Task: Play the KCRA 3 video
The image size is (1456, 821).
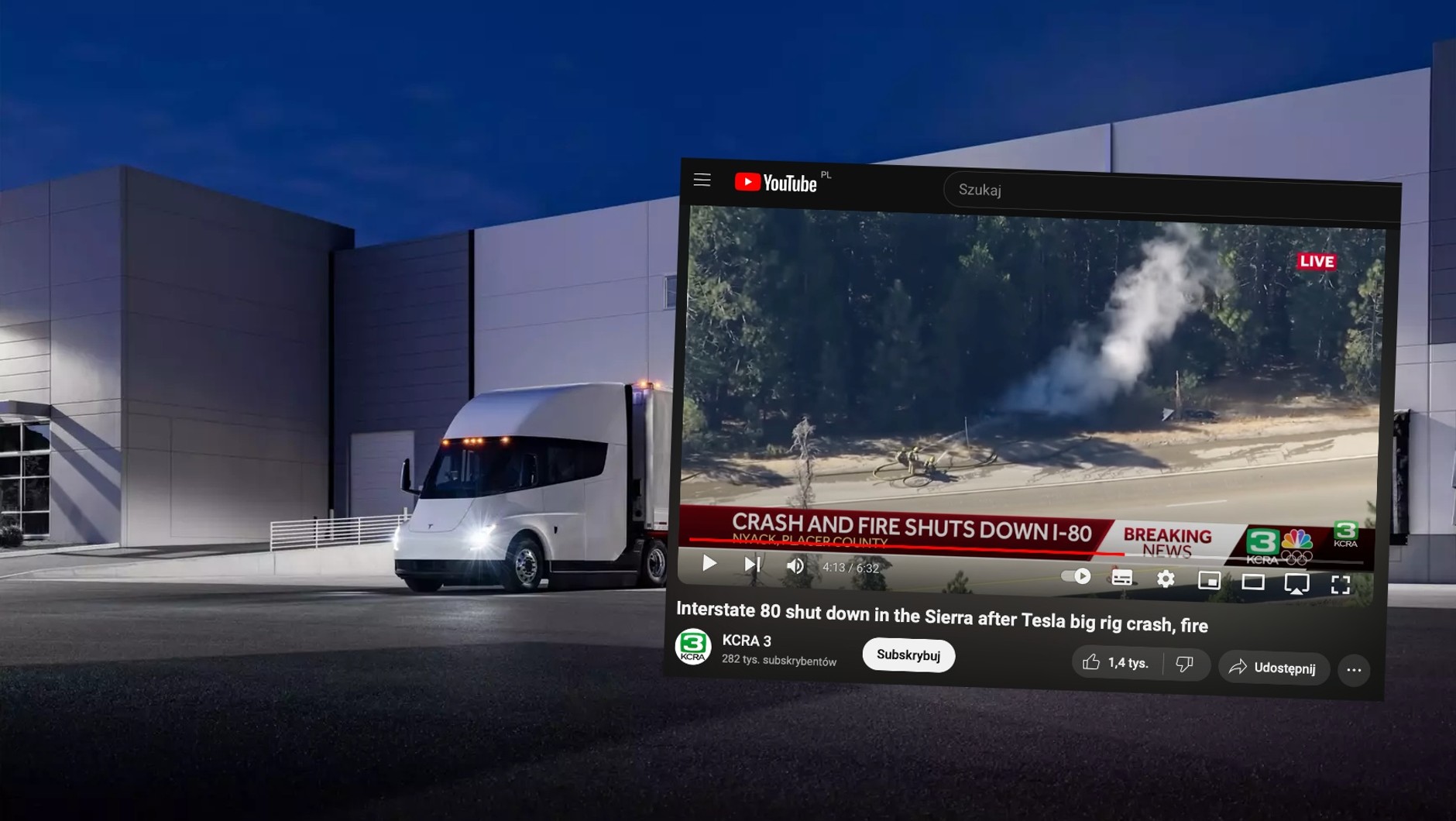Action: [709, 563]
